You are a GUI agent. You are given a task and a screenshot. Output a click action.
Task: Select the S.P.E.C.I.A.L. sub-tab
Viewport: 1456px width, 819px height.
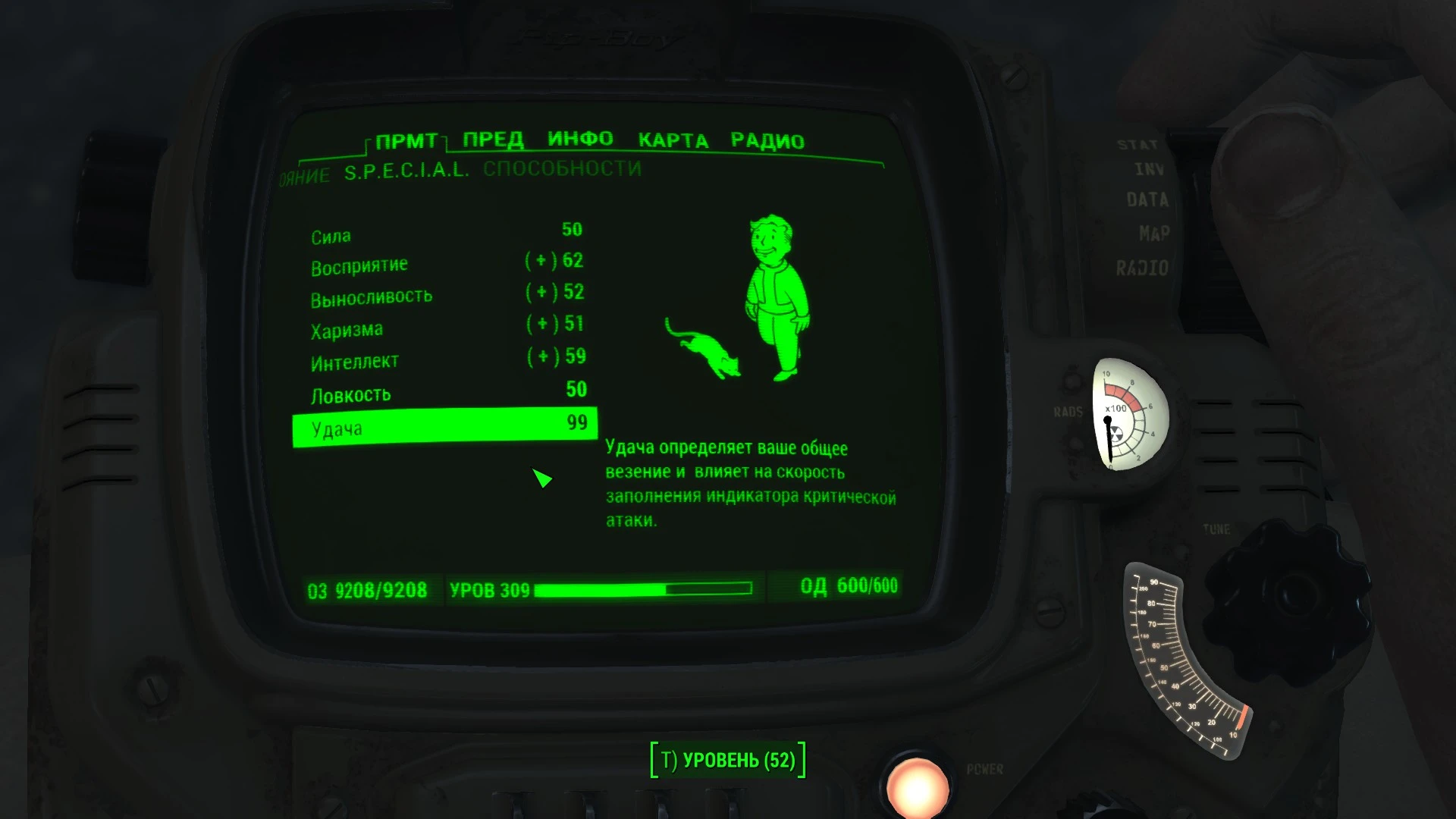click(x=406, y=171)
